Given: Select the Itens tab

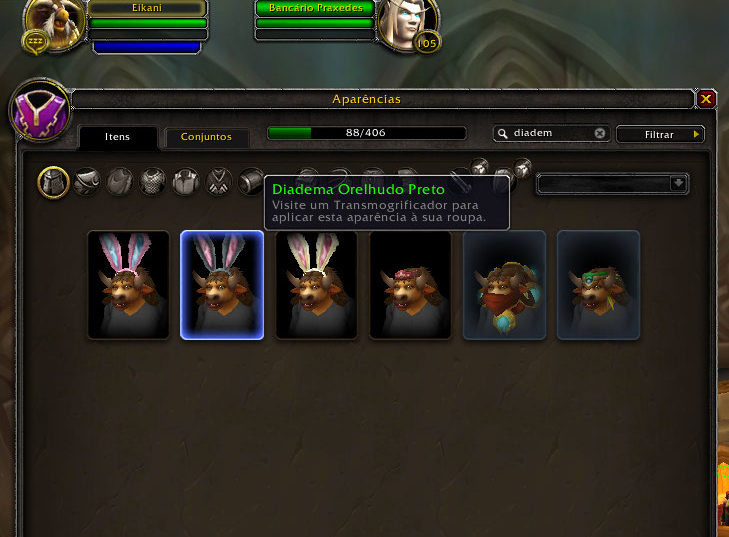Looking at the screenshot, I should [118, 137].
